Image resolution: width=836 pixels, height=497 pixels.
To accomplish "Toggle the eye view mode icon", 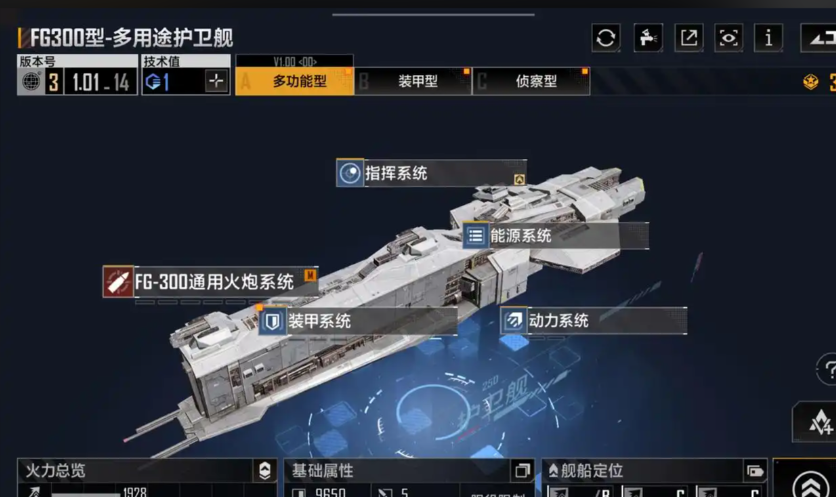I will click(x=729, y=38).
